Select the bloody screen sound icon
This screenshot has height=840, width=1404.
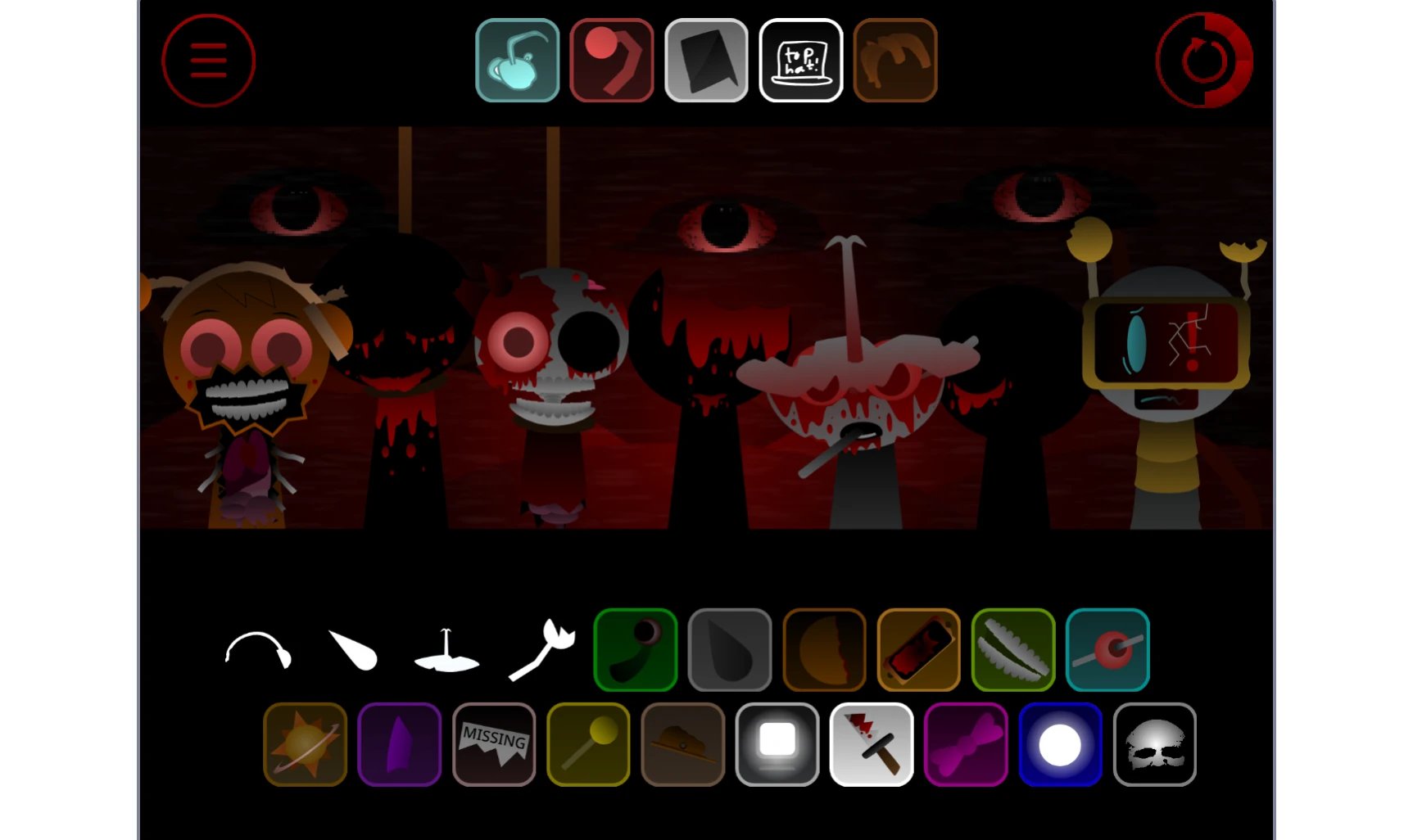click(x=918, y=649)
